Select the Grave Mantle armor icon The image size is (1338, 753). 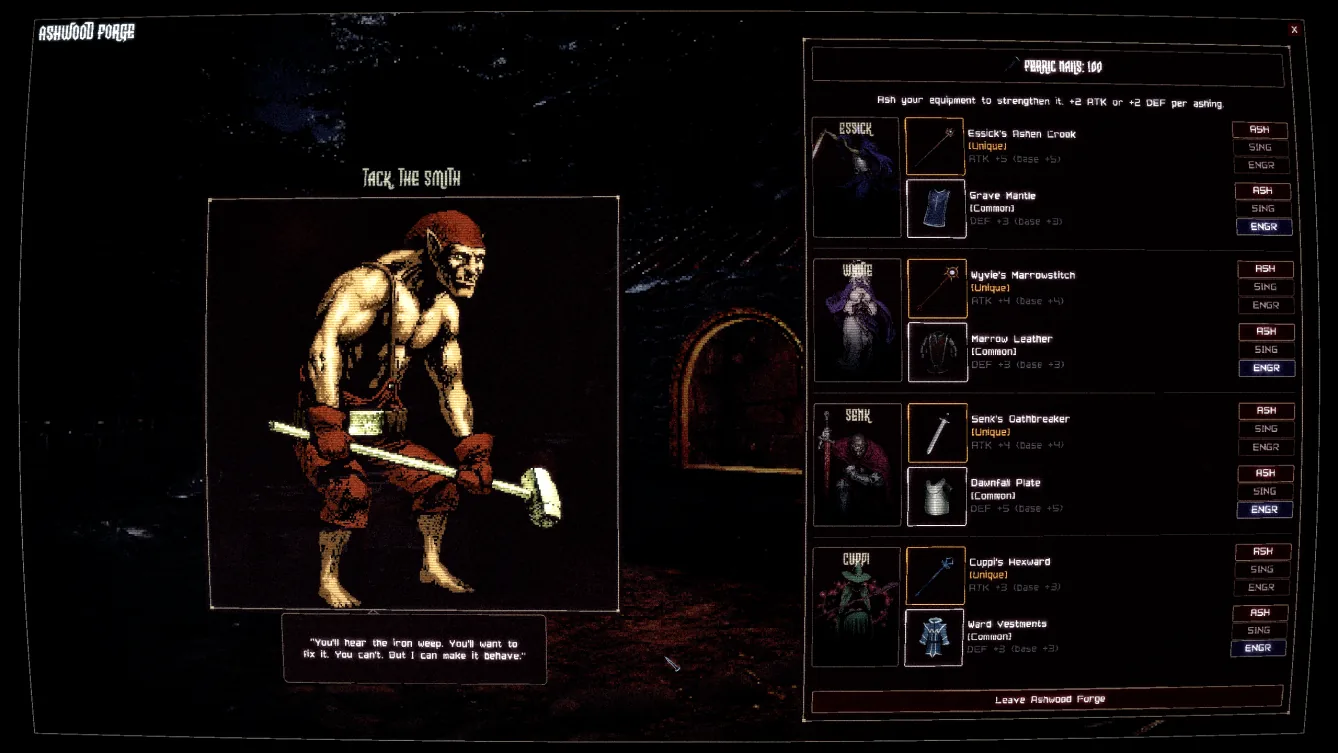936,208
